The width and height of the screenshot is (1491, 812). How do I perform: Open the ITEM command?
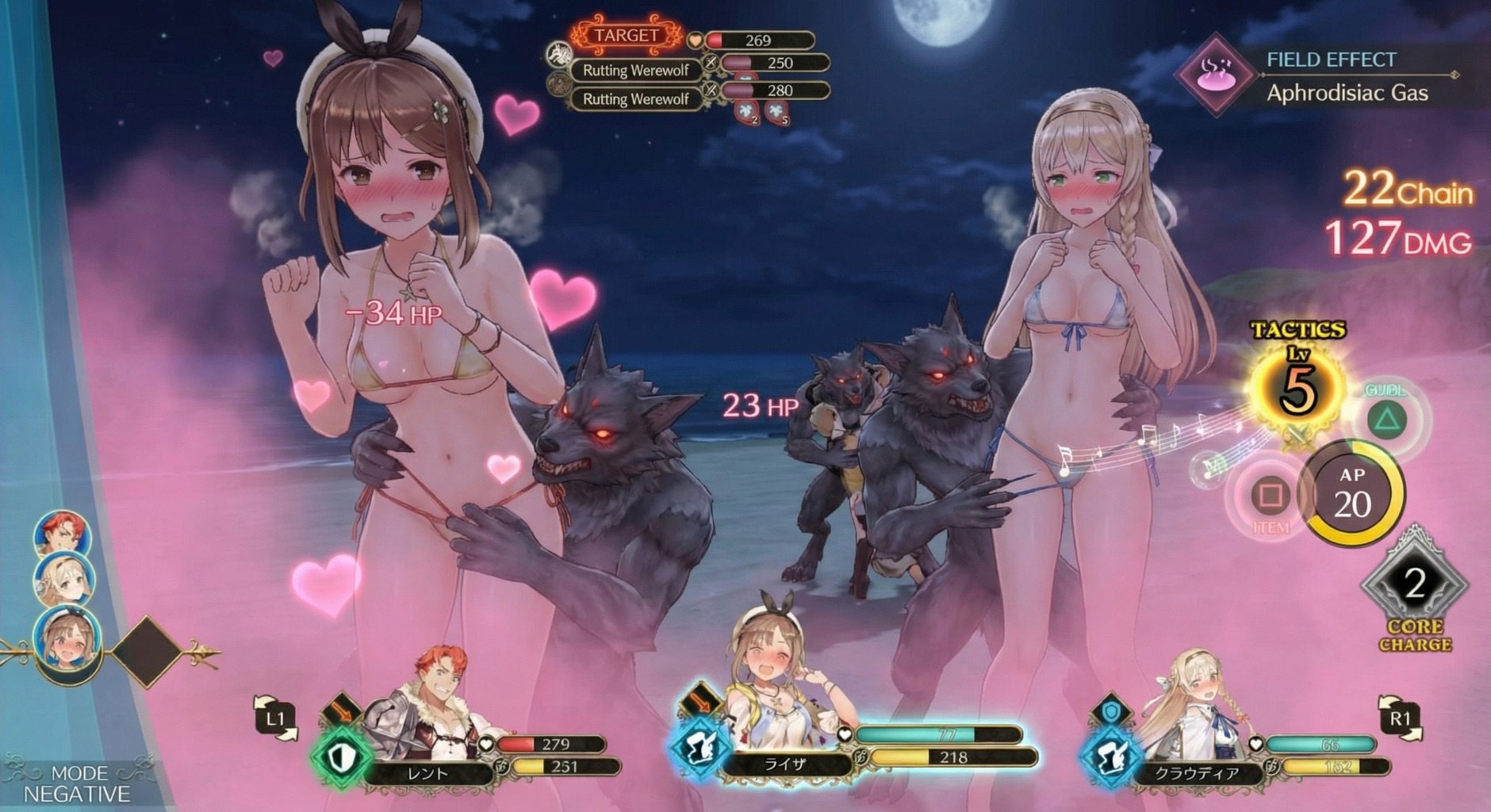click(x=1271, y=498)
